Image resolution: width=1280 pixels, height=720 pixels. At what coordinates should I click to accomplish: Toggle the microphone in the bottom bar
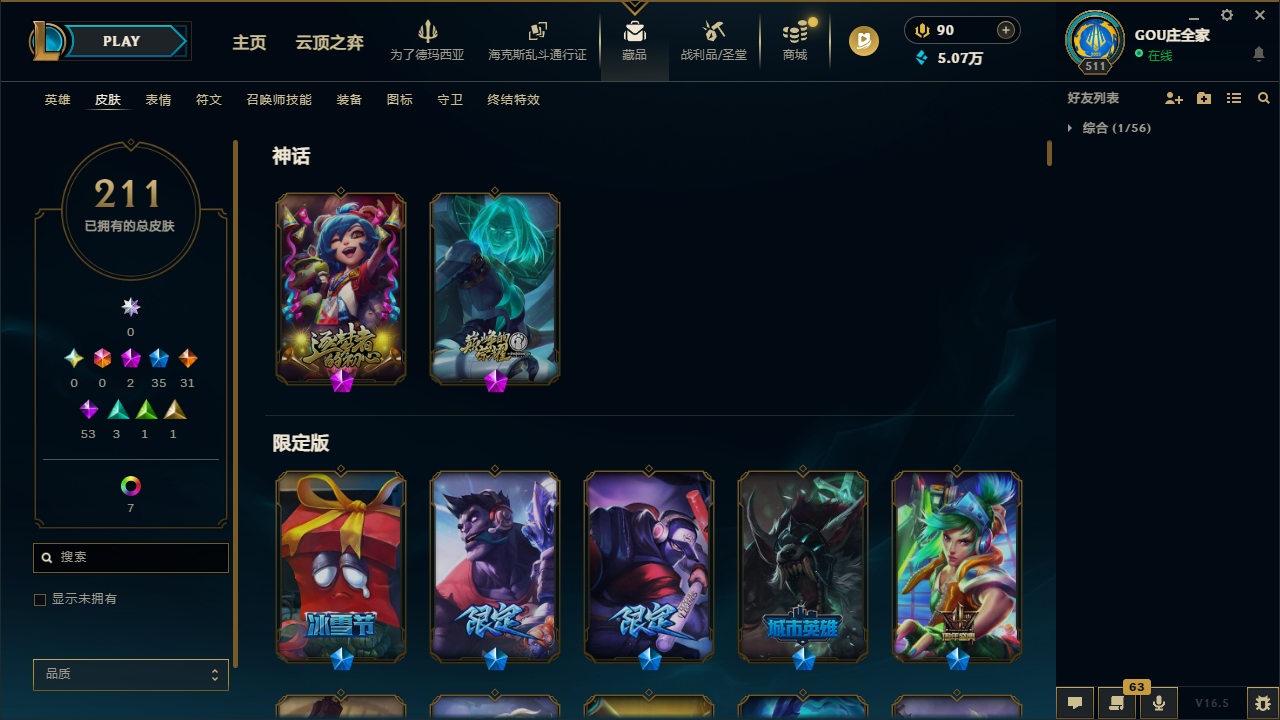pyautogui.click(x=1159, y=703)
